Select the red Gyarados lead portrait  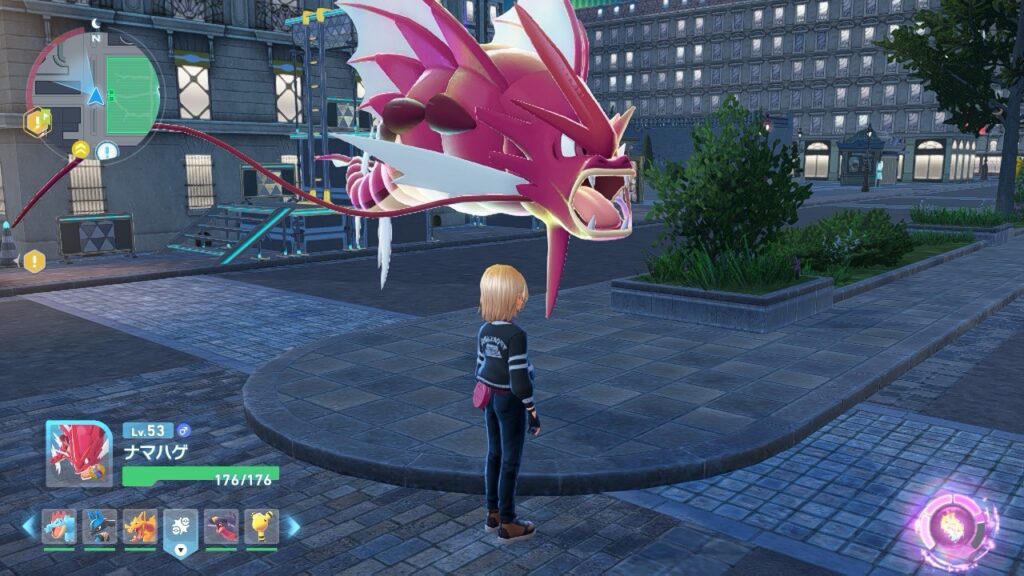pos(79,454)
